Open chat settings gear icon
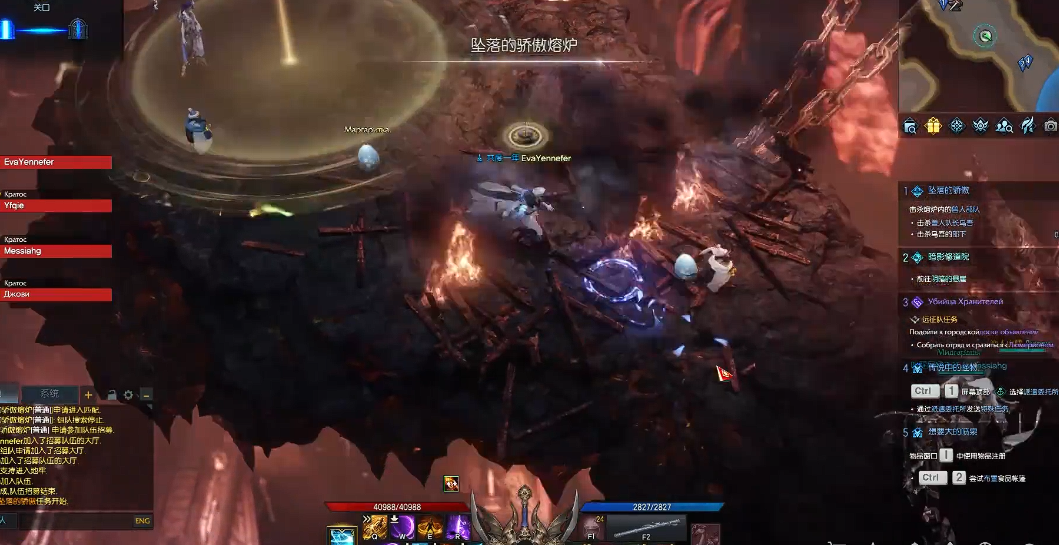The width and height of the screenshot is (1059, 545). (128, 395)
